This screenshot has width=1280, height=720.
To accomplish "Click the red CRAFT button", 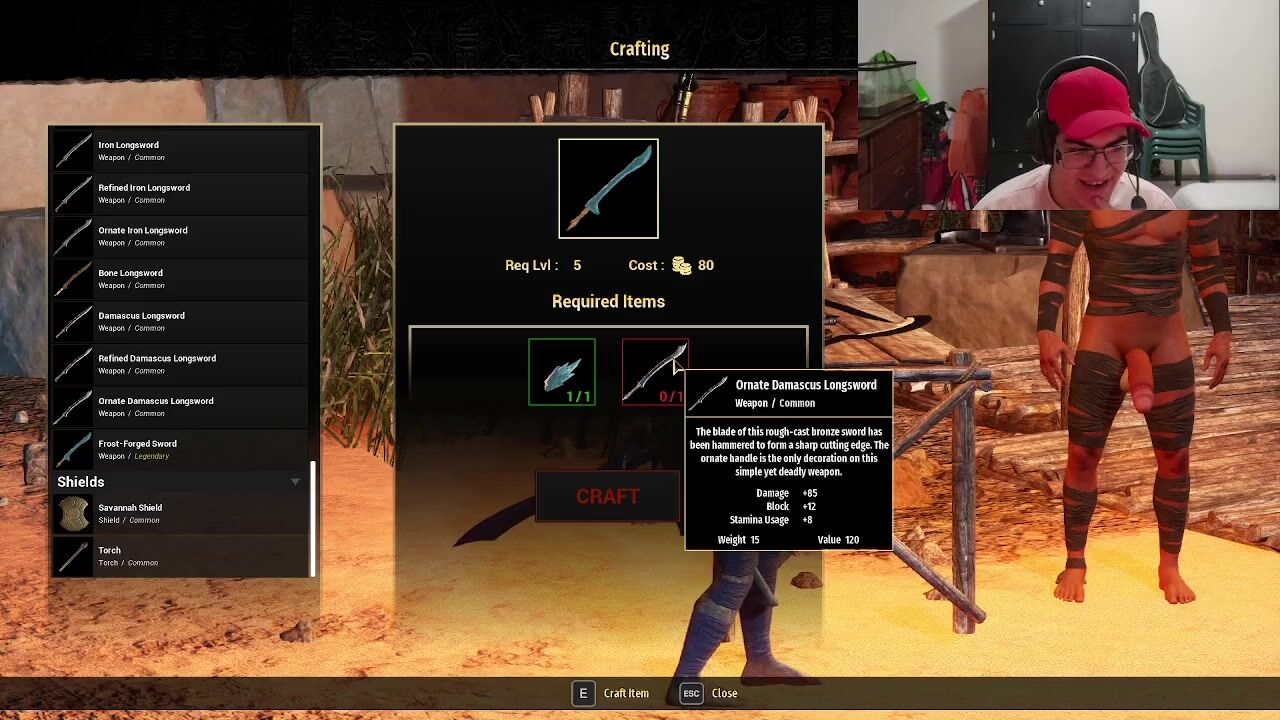I will click(607, 497).
